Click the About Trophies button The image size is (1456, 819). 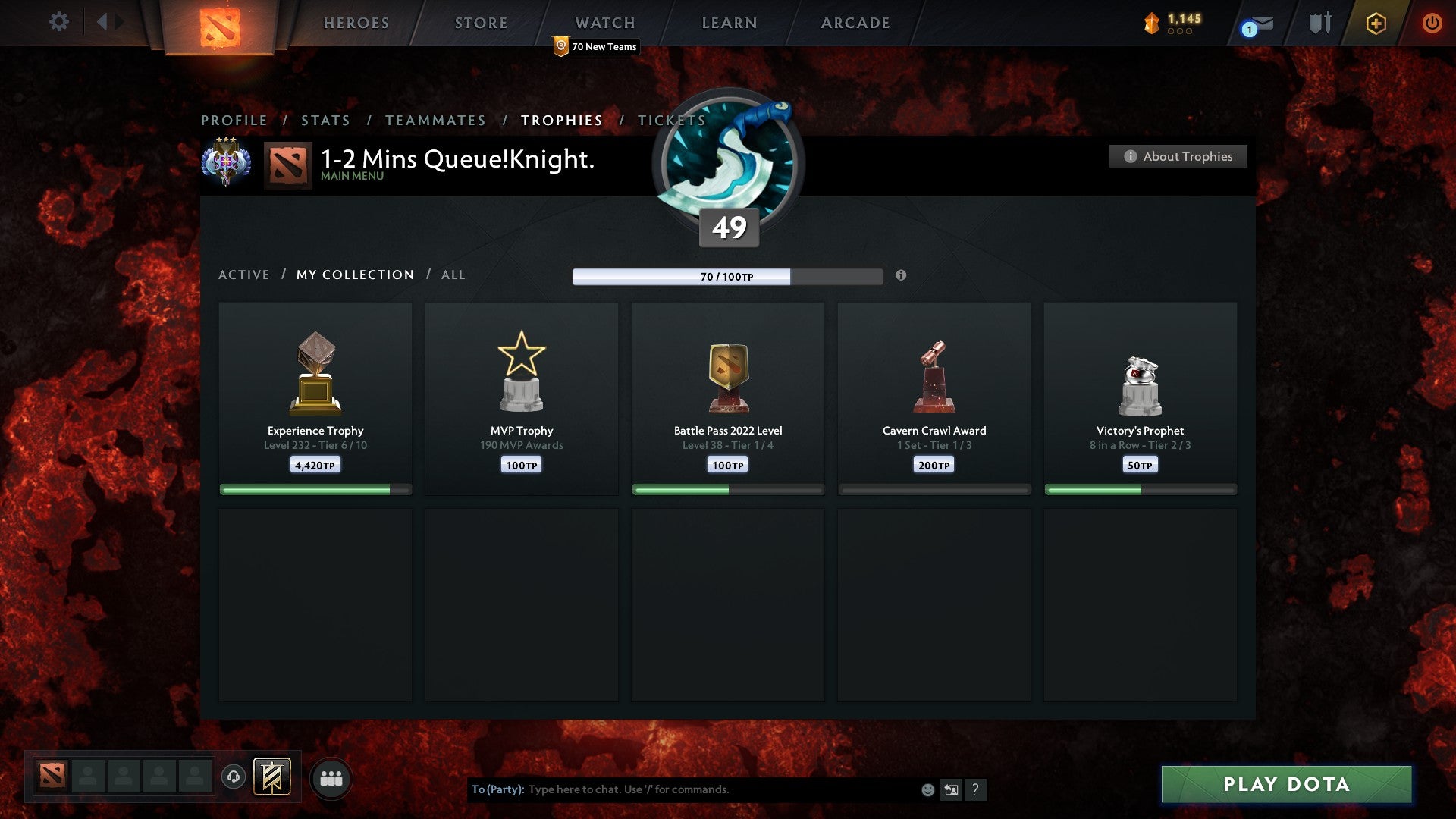click(x=1178, y=156)
